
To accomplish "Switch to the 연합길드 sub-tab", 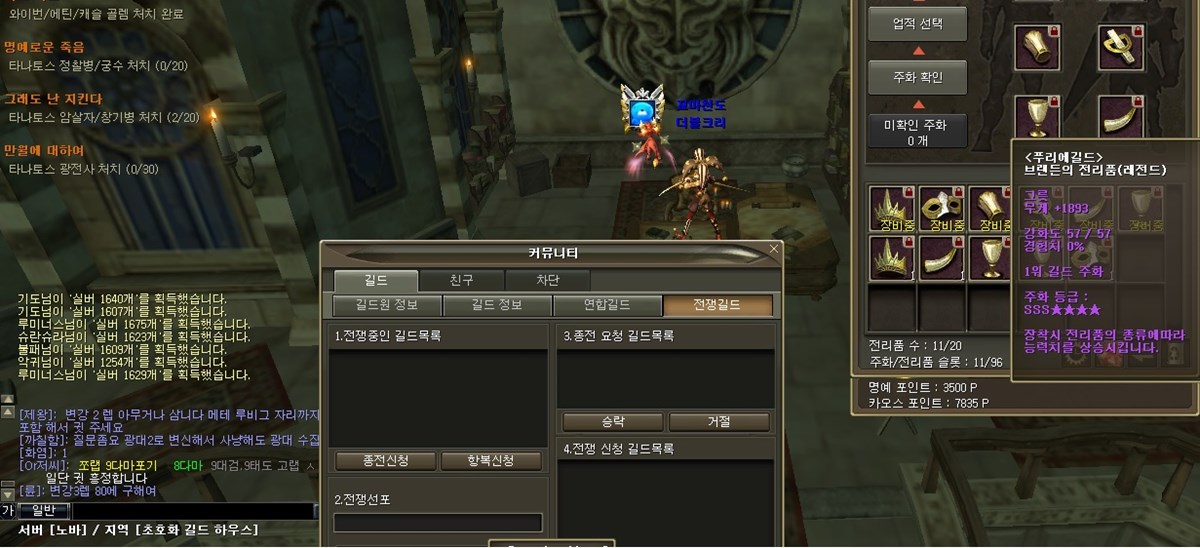I will (x=607, y=306).
